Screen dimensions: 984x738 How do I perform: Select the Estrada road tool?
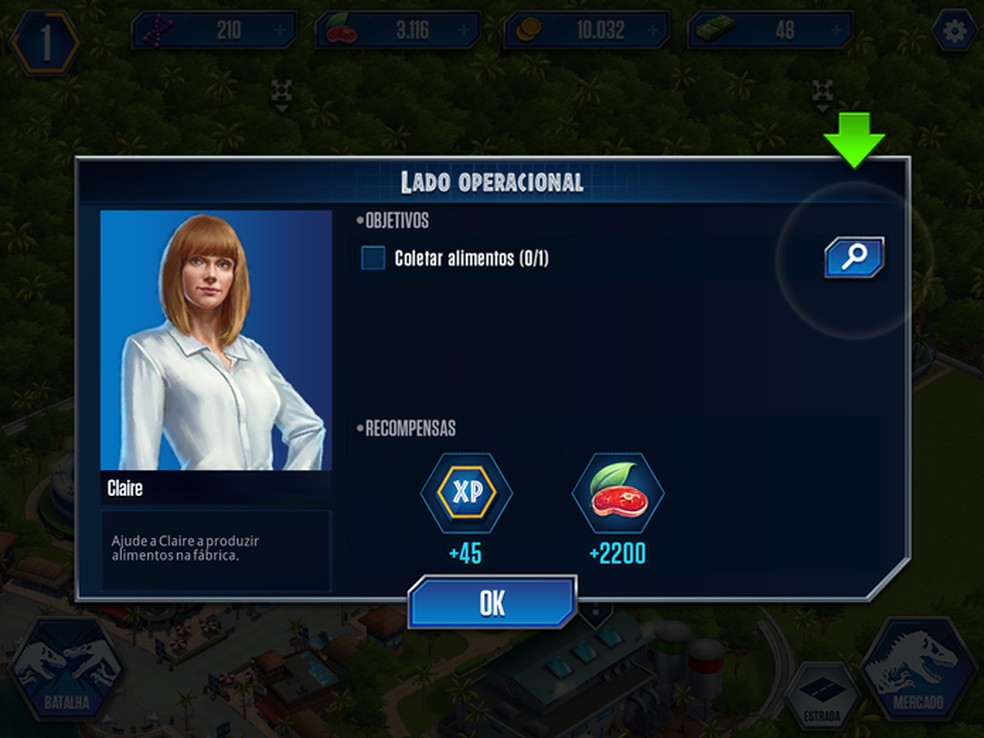pos(822,697)
